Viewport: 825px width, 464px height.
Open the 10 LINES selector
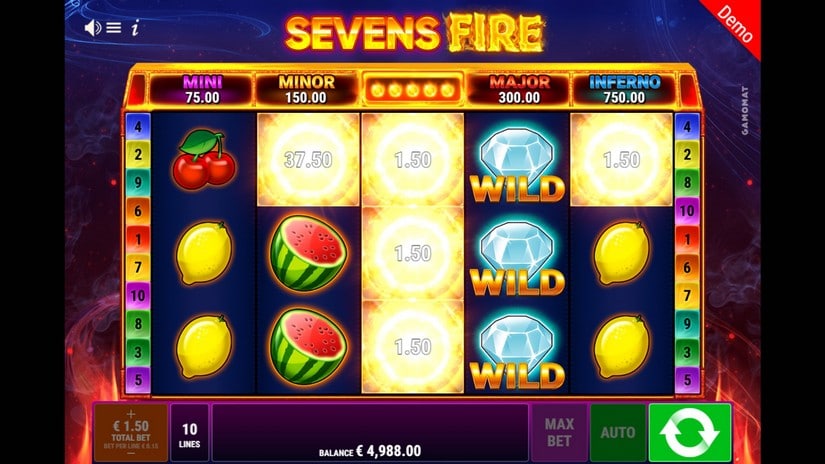pos(189,432)
